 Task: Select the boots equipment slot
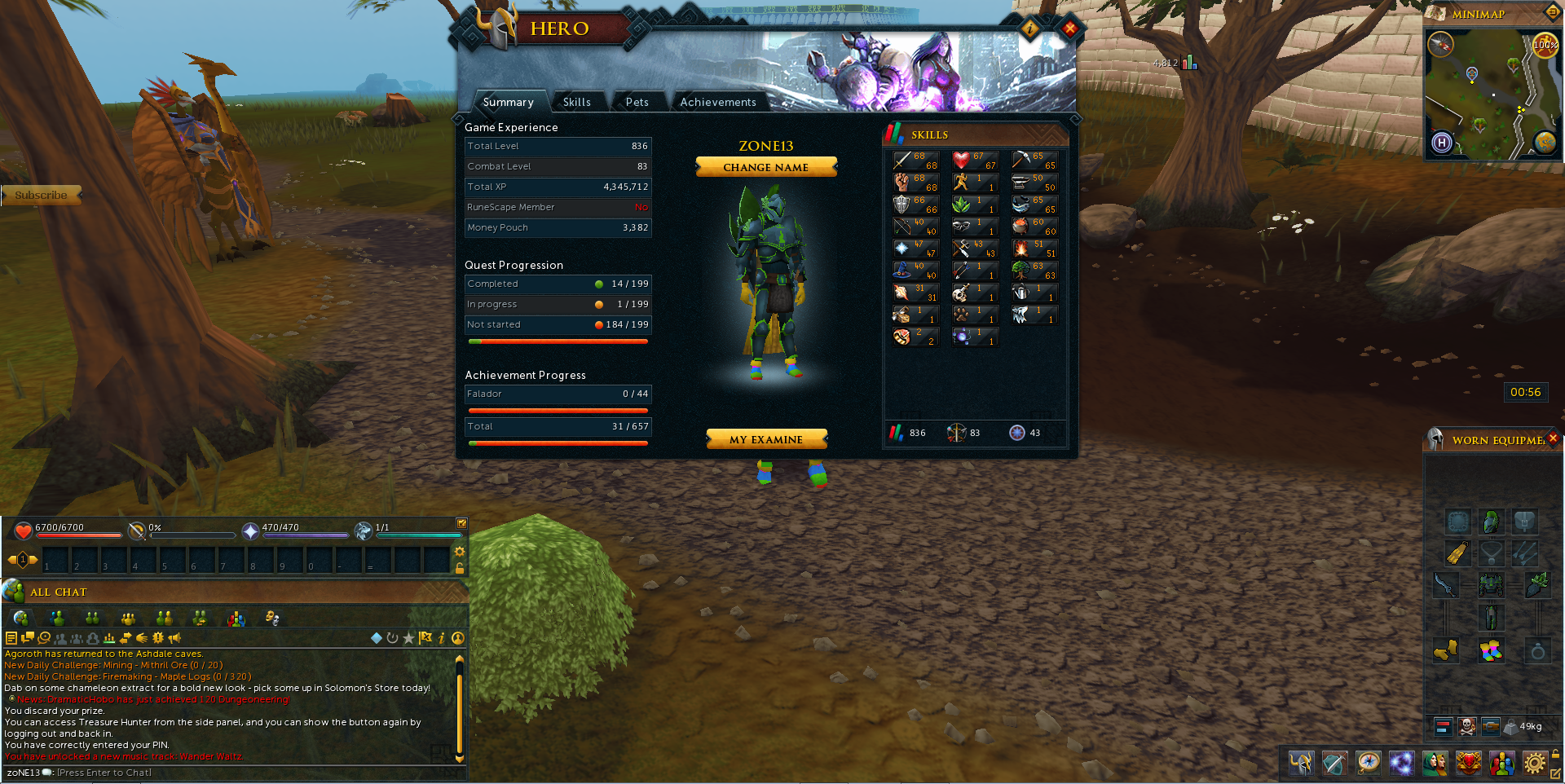[1445, 651]
